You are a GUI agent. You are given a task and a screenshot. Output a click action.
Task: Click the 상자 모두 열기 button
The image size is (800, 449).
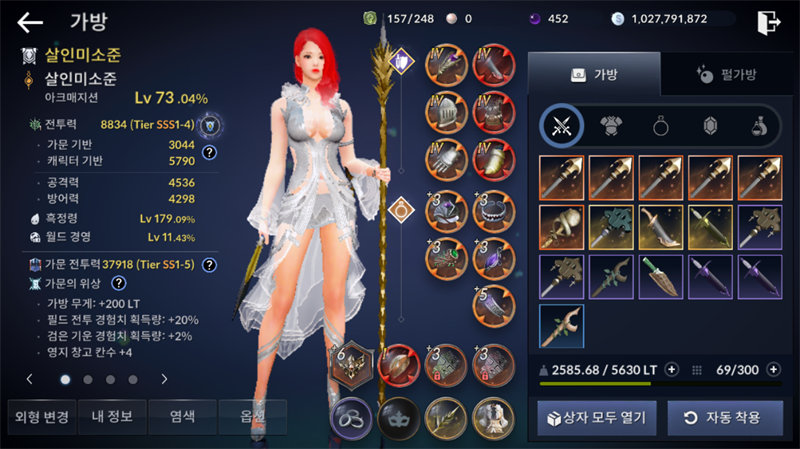pyautogui.click(x=594, y=417)
